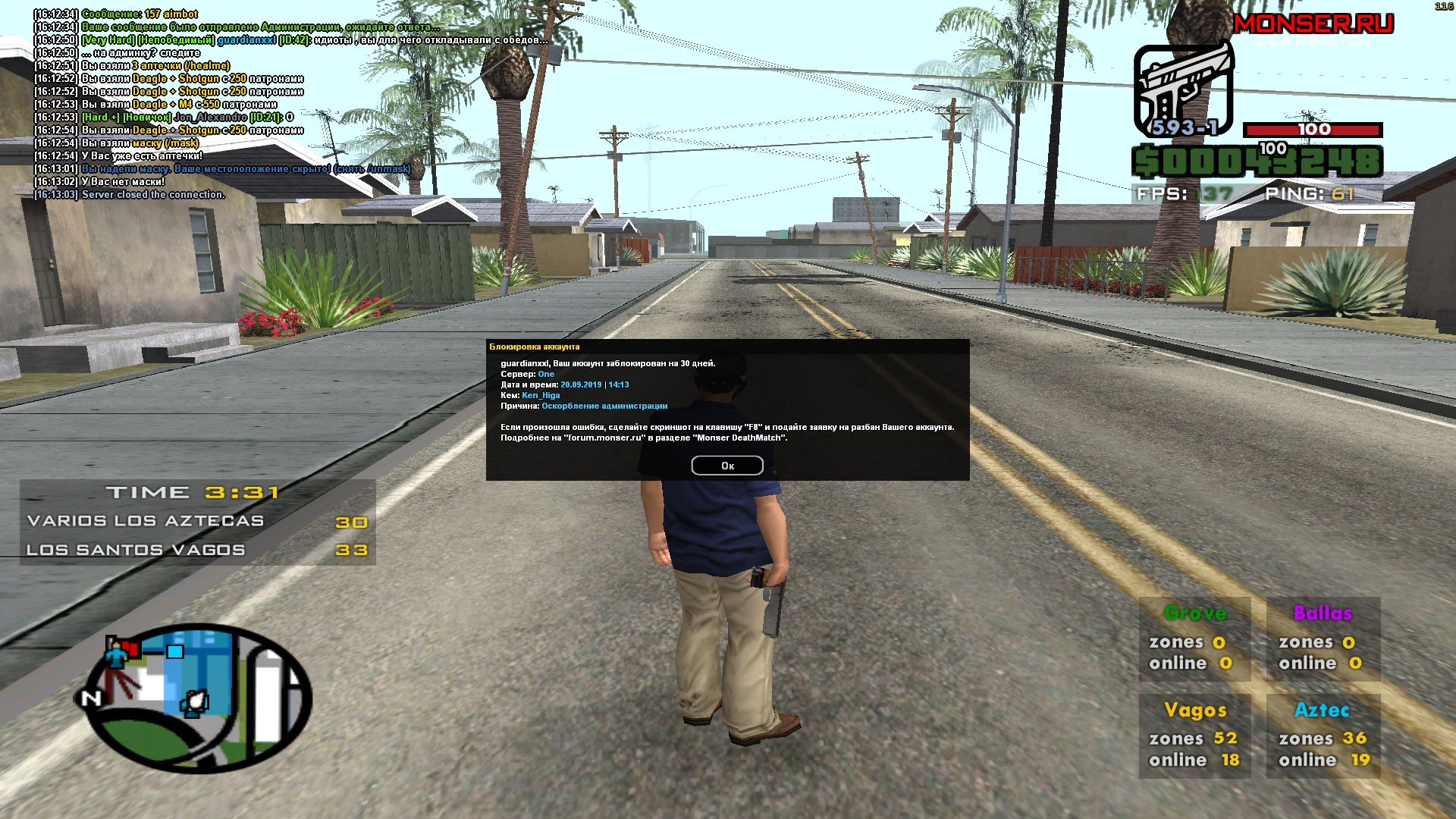Click the MONSER.RU server logo
The width and height of the screenshot is (1456, 819).
pyautogui.click(x=1313, y=24)
